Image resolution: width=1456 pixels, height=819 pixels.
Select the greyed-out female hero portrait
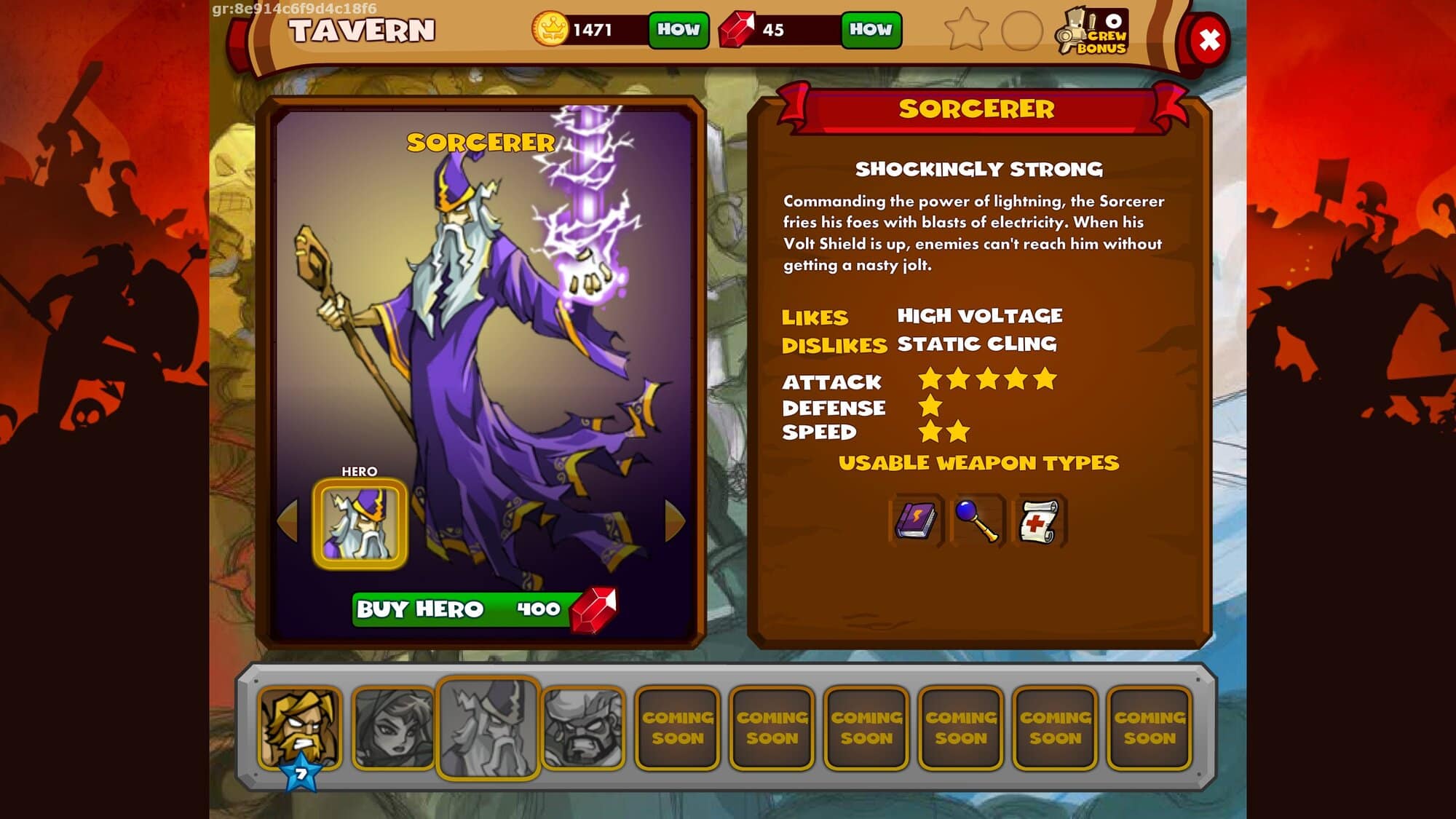393,727
